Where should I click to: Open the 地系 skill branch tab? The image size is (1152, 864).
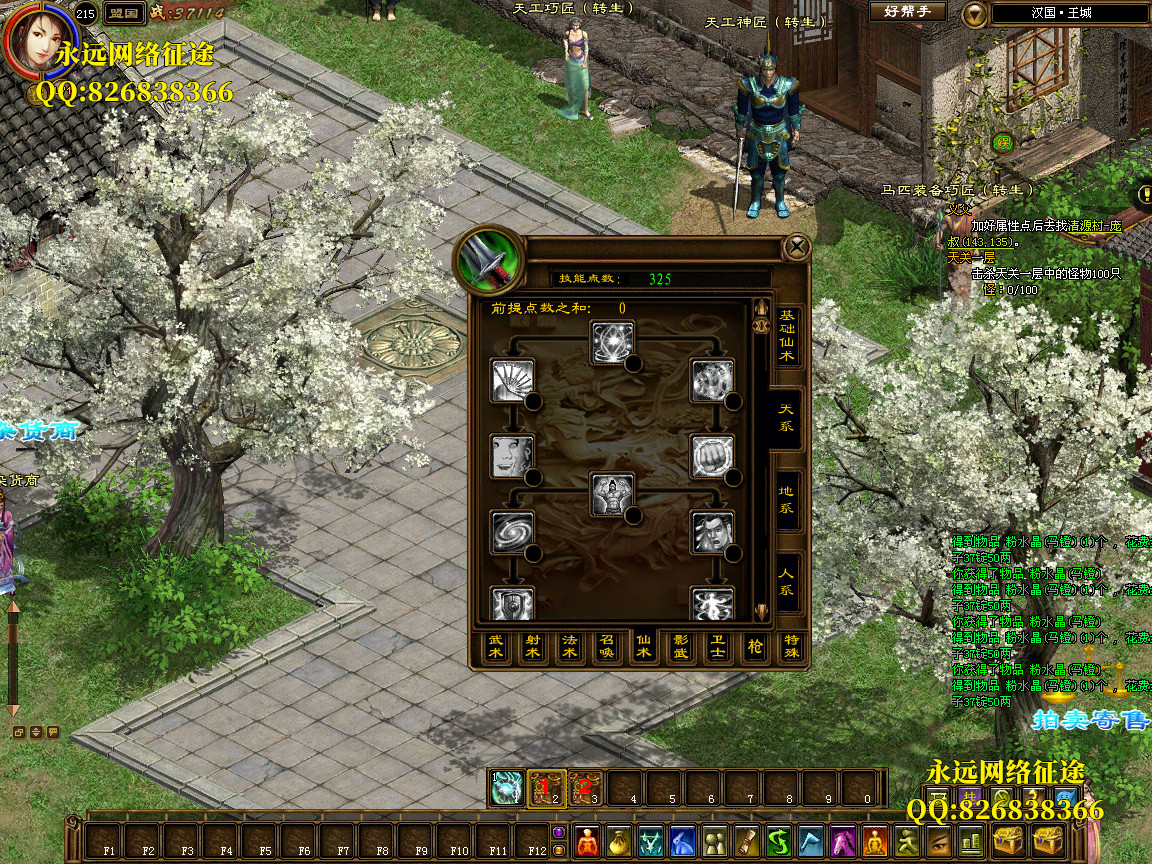787,500
